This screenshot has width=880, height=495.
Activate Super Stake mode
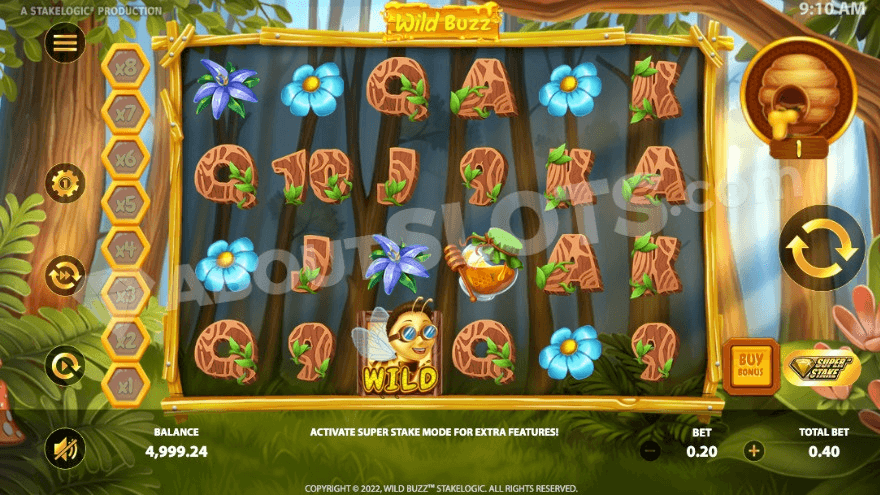(822, 367)
